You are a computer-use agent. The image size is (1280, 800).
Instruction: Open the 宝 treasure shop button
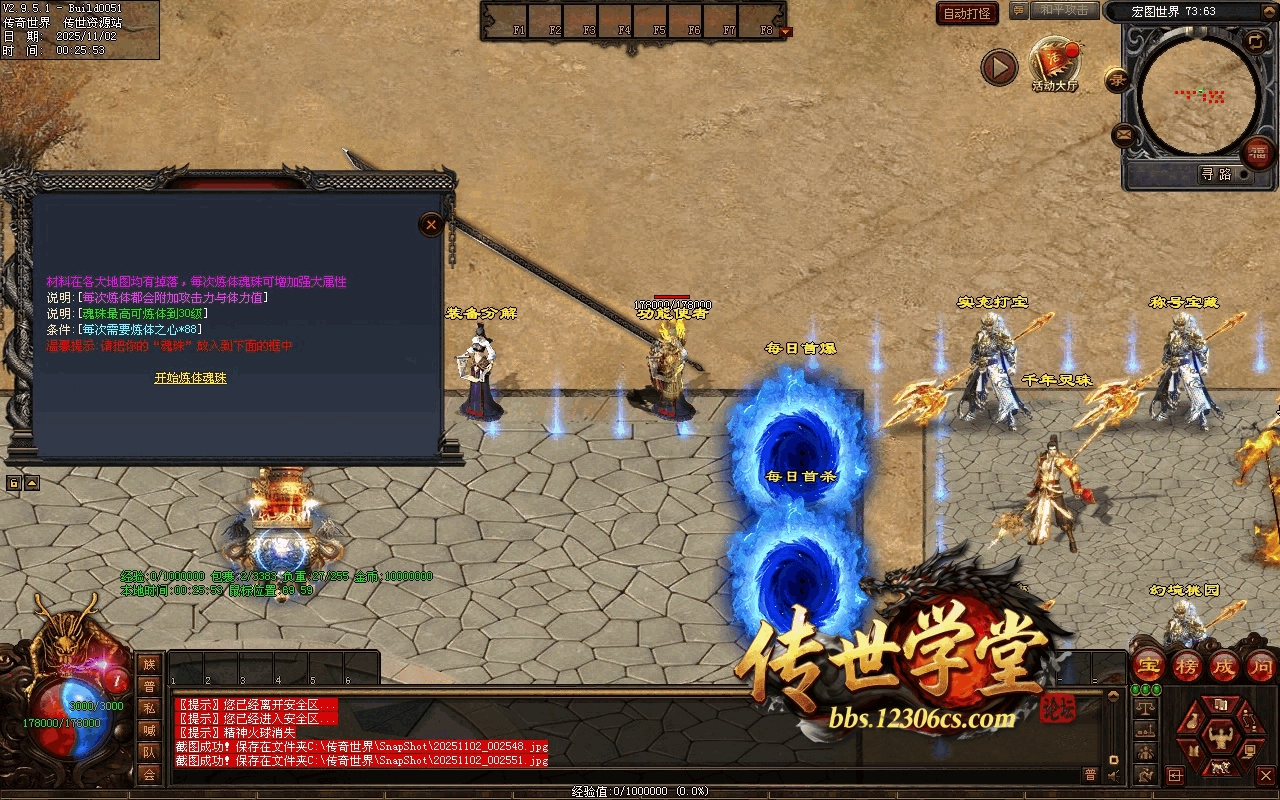click(x=1150, y=665)
